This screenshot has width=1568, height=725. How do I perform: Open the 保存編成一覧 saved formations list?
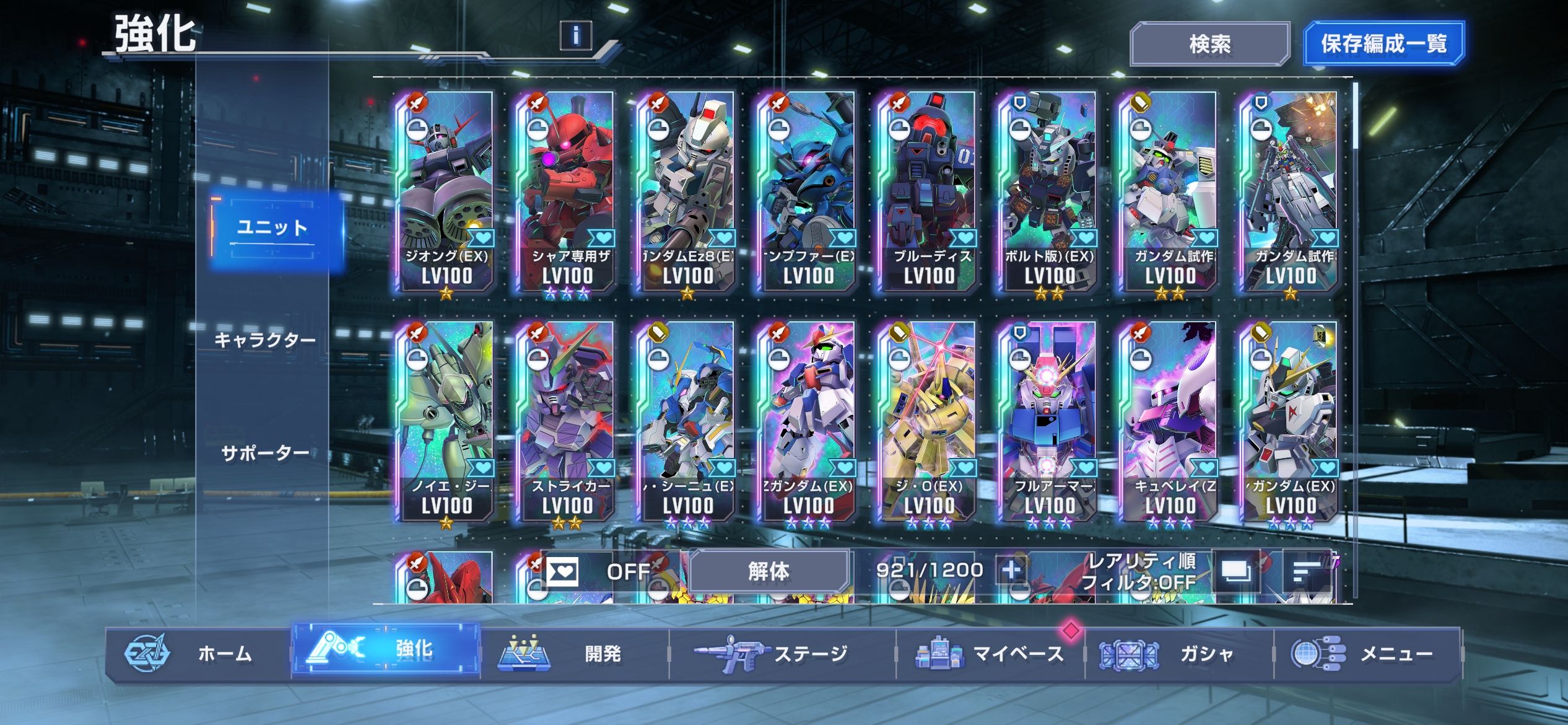1383,44
